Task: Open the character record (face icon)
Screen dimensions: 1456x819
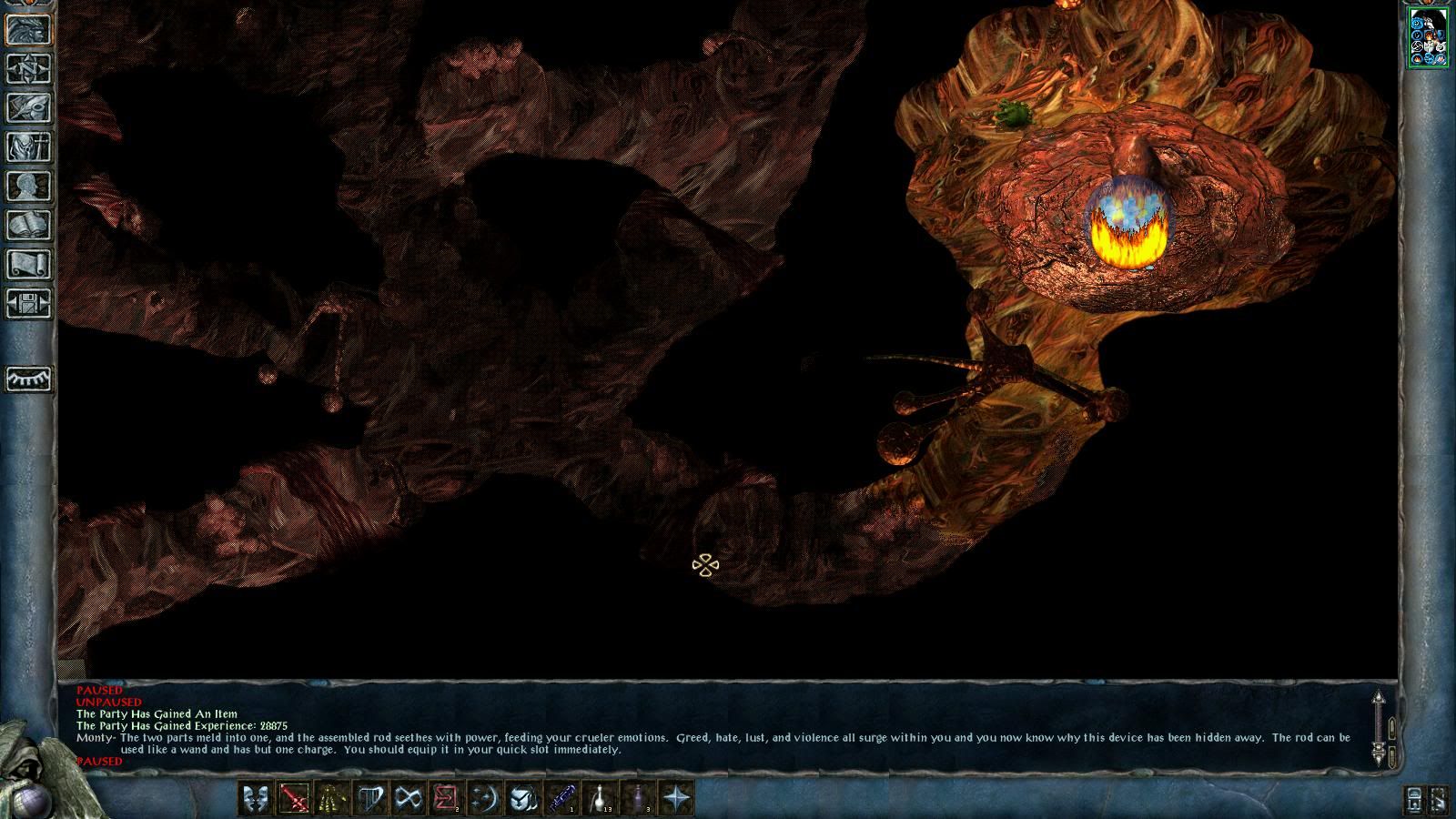Action: coord(28,30)
